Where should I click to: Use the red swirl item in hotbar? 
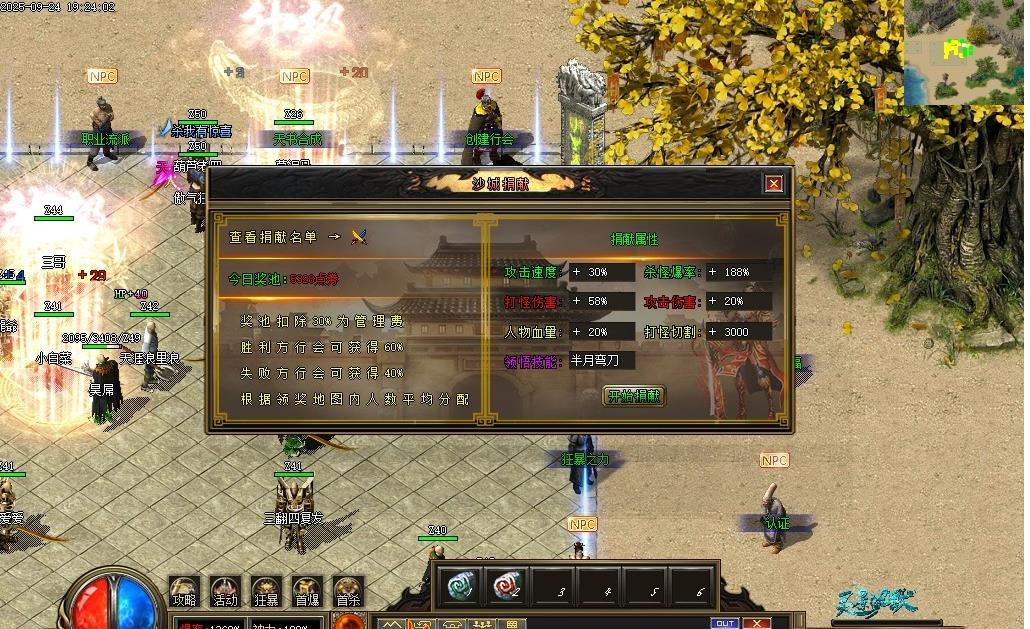click(507, 586)
